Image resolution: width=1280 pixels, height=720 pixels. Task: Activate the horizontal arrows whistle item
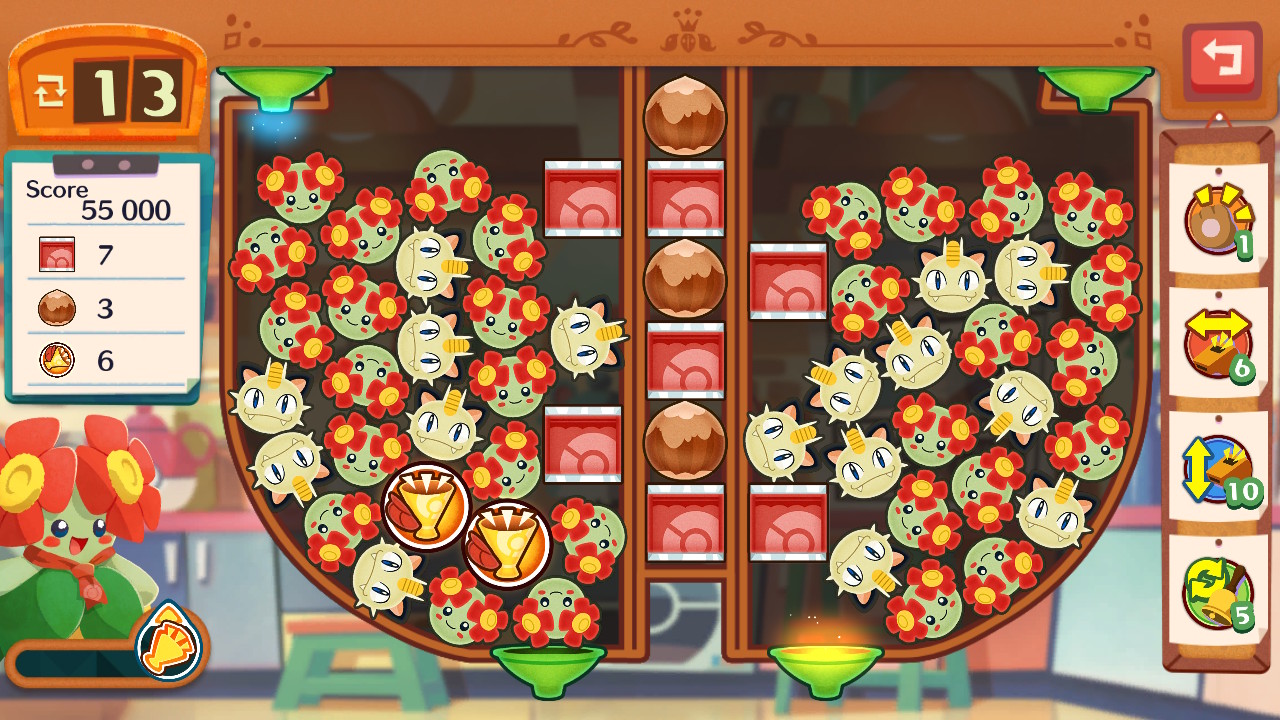[1217, 344]
